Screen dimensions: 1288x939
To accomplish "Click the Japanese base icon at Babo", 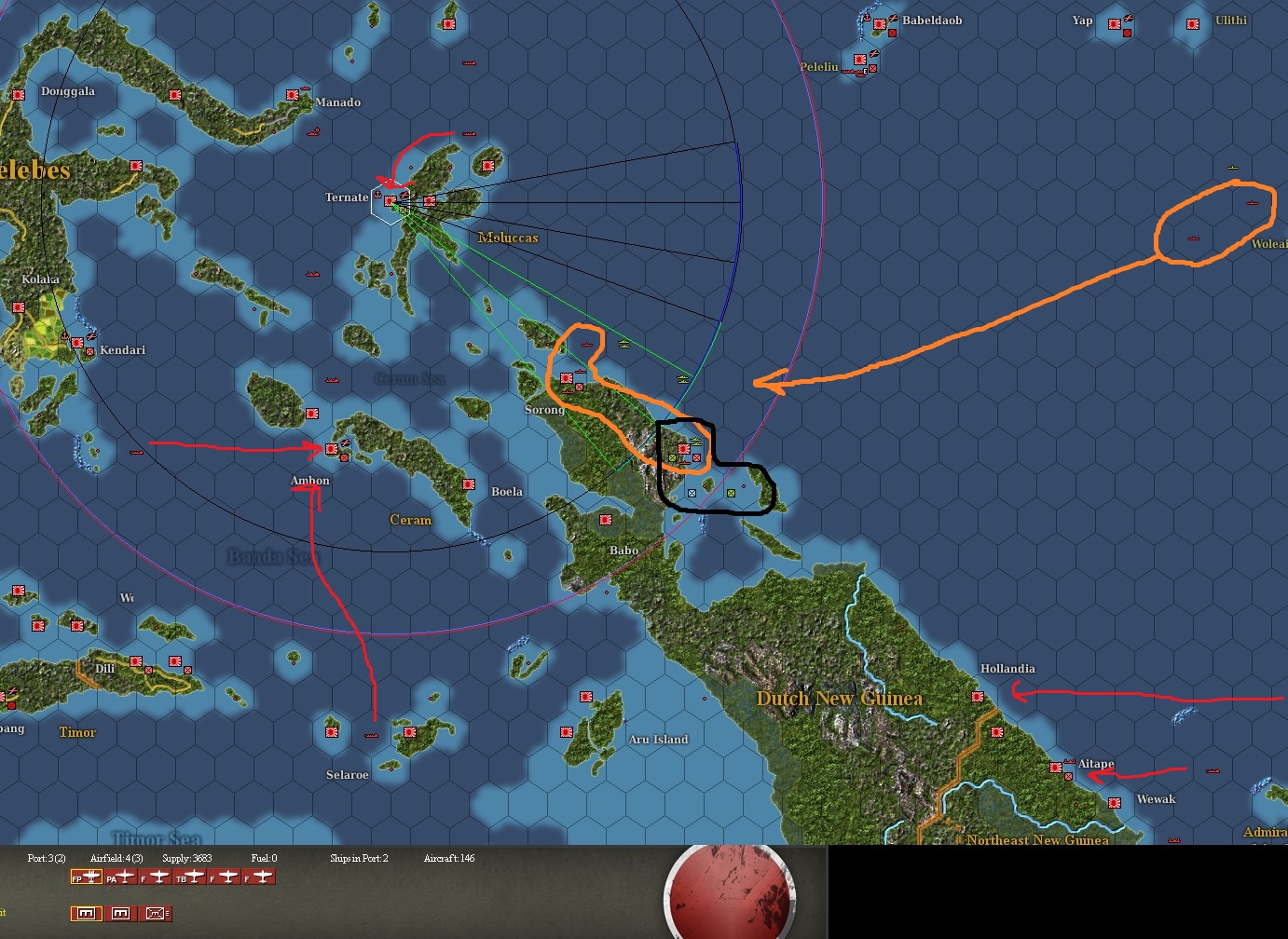I will click(x=605, y=518).
